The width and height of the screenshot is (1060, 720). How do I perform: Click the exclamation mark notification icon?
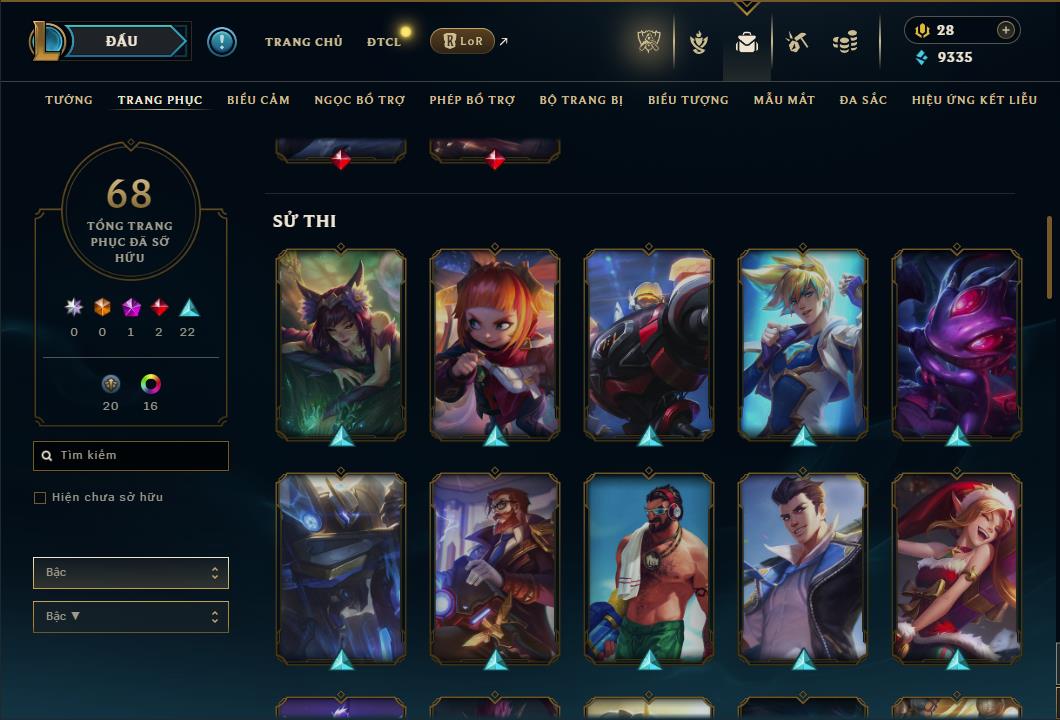[x=222, y=41]
